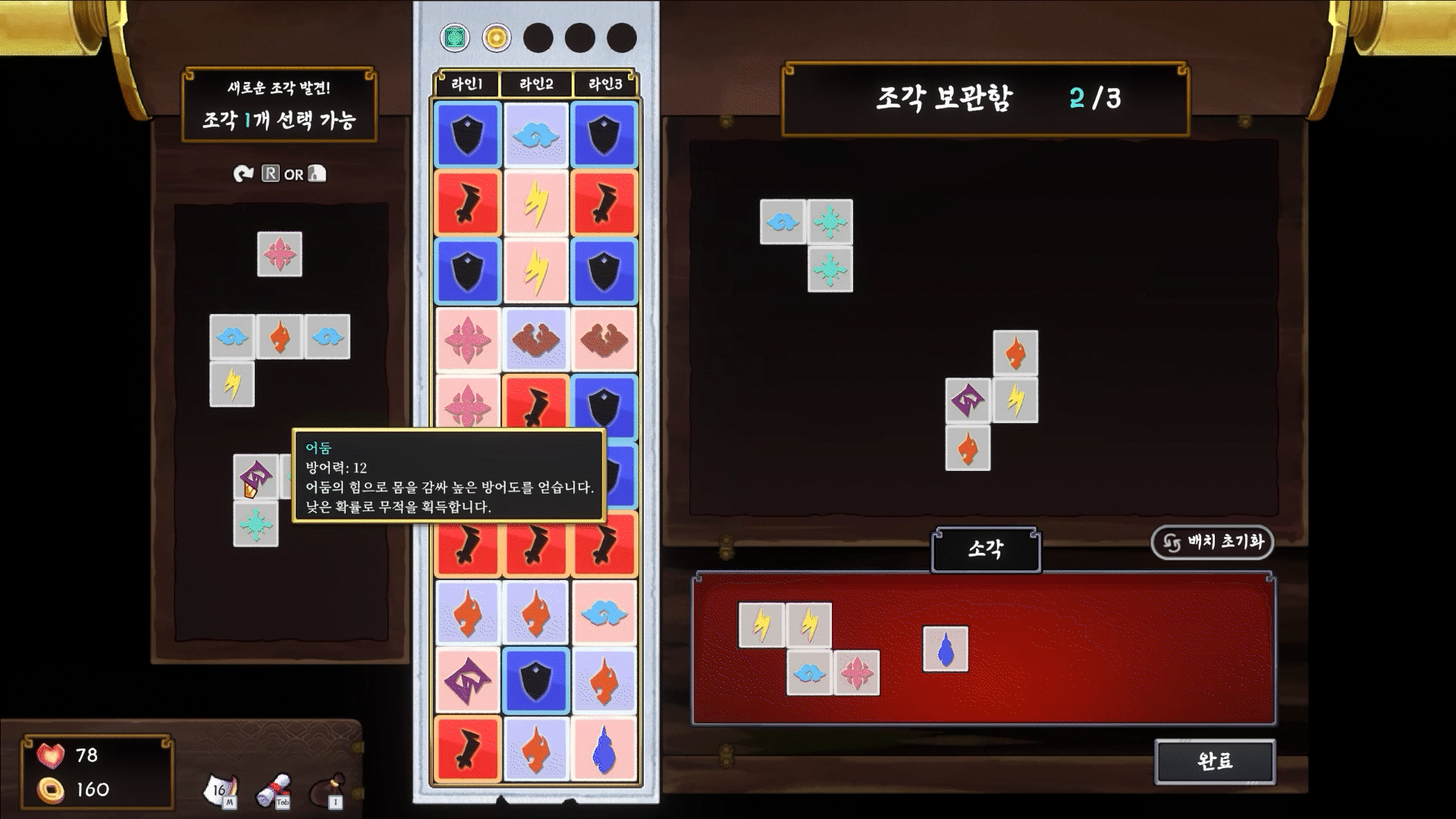The width and height of the screenshot is (1456, 819).
Task: Switch to the 라인2 tab
Action: click(535, 84)
